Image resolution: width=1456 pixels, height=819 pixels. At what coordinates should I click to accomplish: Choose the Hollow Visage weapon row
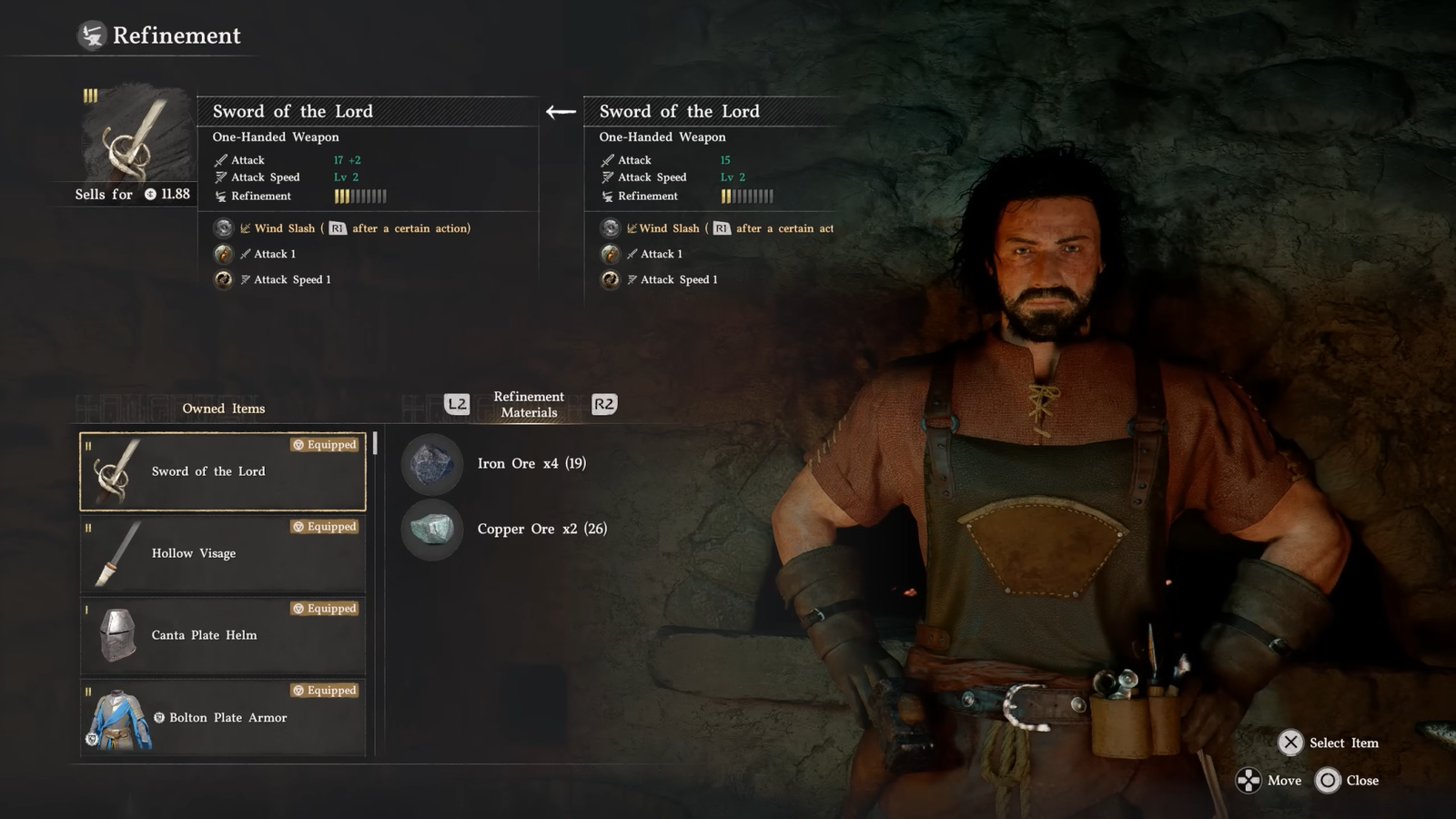point(223,553)
